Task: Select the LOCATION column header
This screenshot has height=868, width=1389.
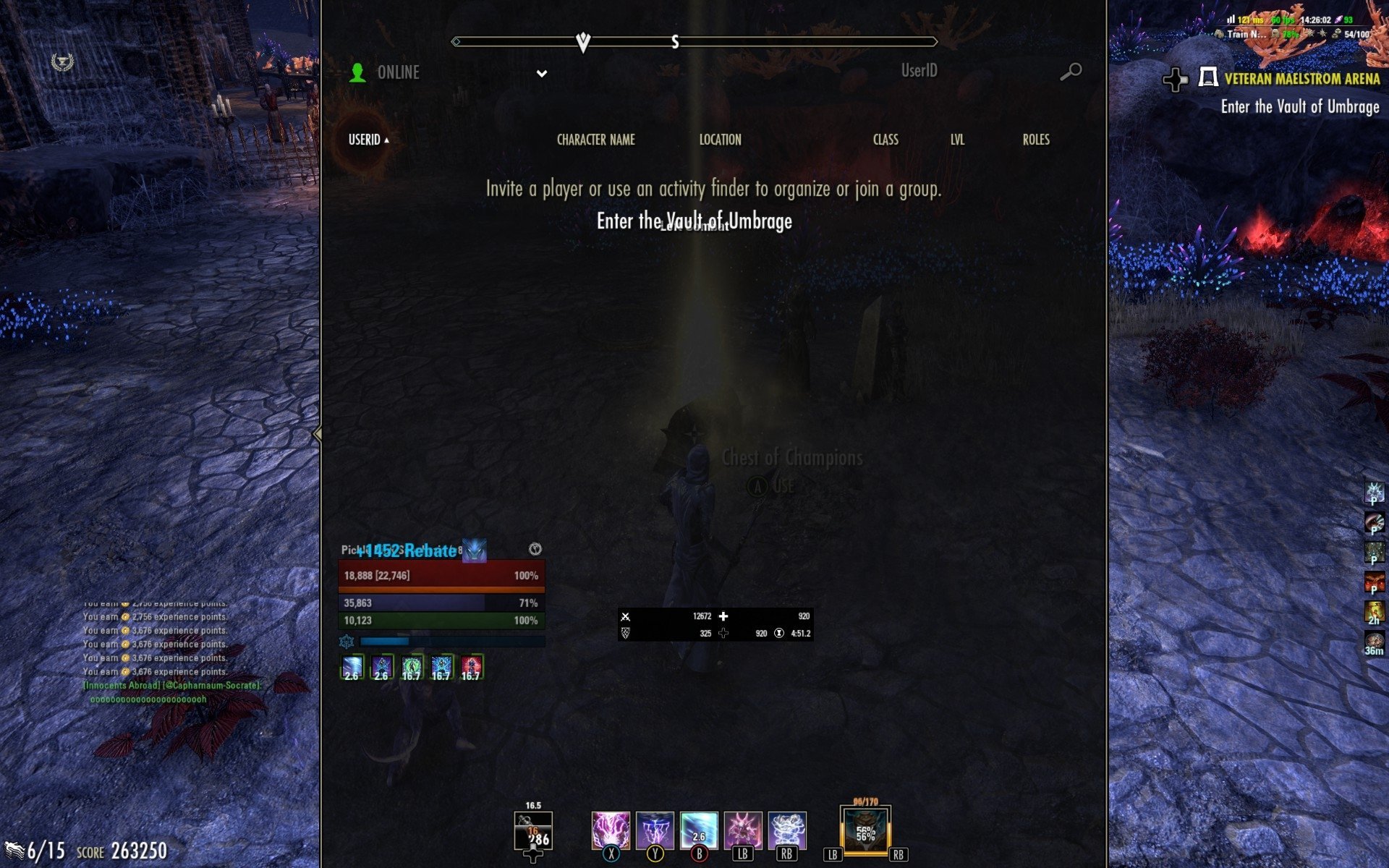Action: point(720,140)
